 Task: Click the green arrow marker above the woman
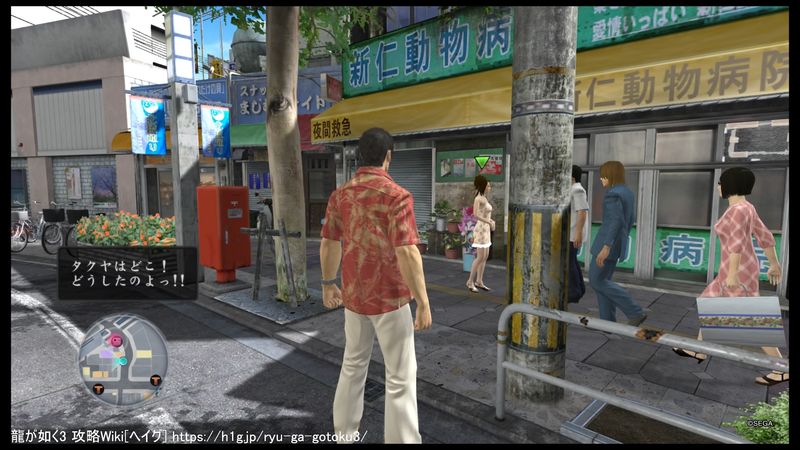click(x=482, y=162)
